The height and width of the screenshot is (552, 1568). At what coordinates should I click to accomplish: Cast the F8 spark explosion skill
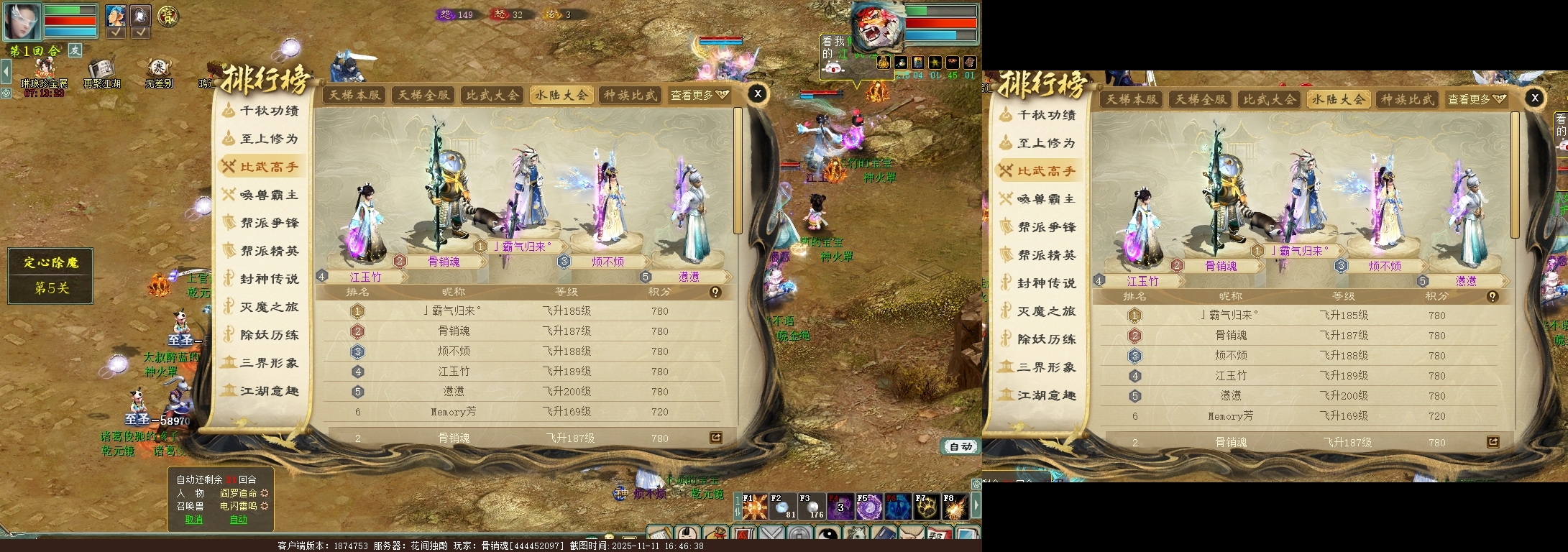(955, 507)
